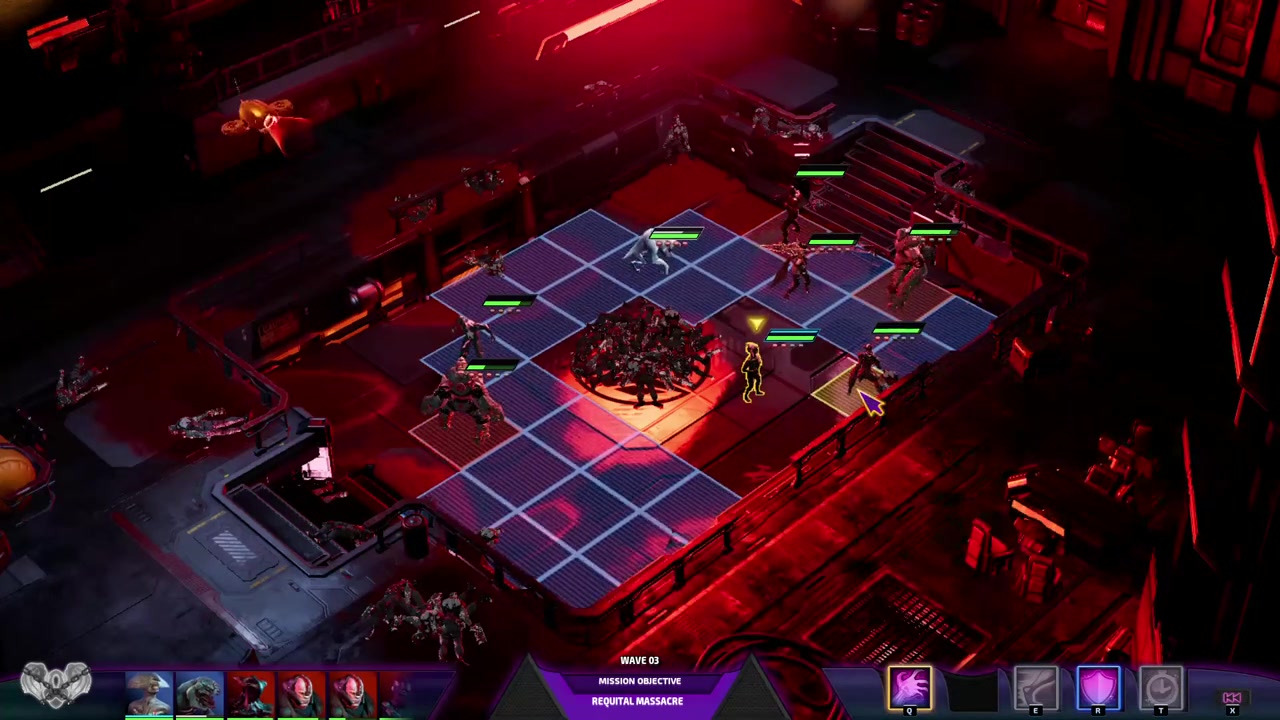Select the yellow-outlined active unit on the grid
Screen dimensions: 1280x720
coord(751,372)
